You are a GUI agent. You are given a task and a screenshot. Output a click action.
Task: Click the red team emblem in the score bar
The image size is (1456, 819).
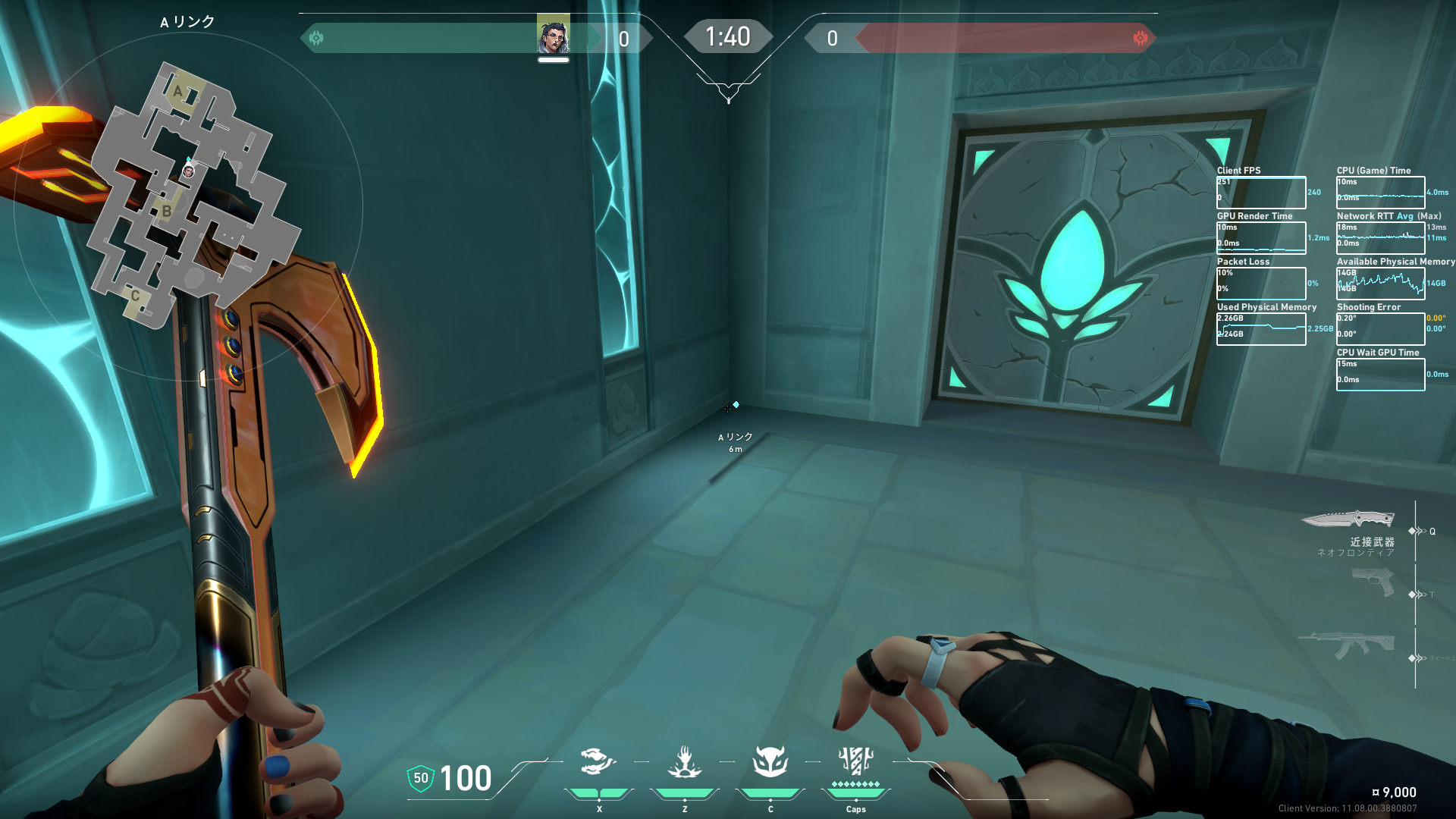(x=1140, y=38)
